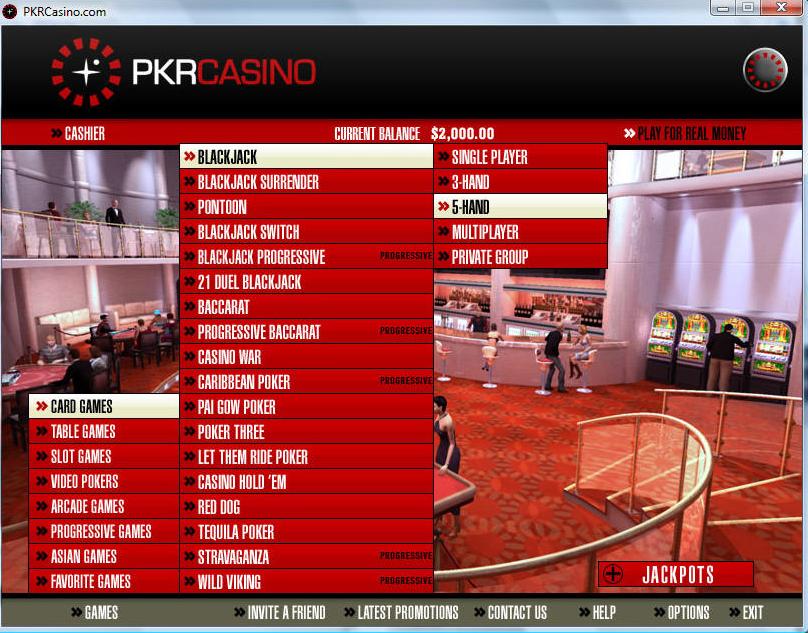Select the Multiplayer blackjack option

click(485, 232)
